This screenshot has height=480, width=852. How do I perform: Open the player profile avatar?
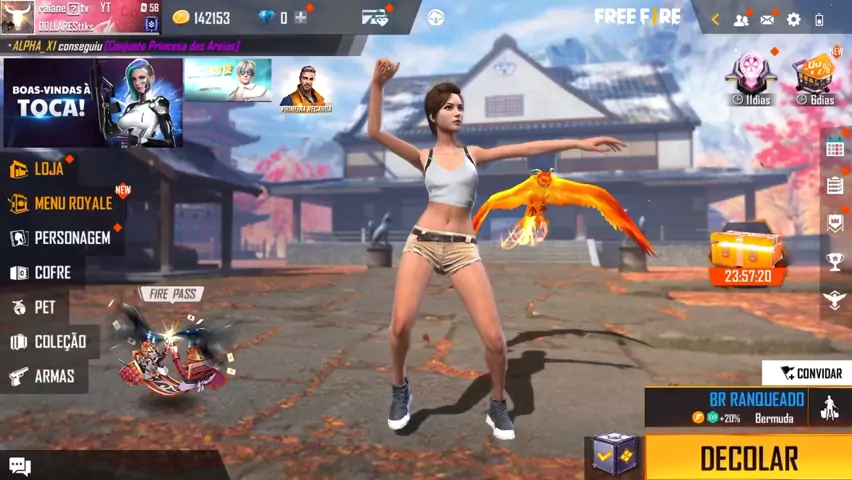point(17,17)
